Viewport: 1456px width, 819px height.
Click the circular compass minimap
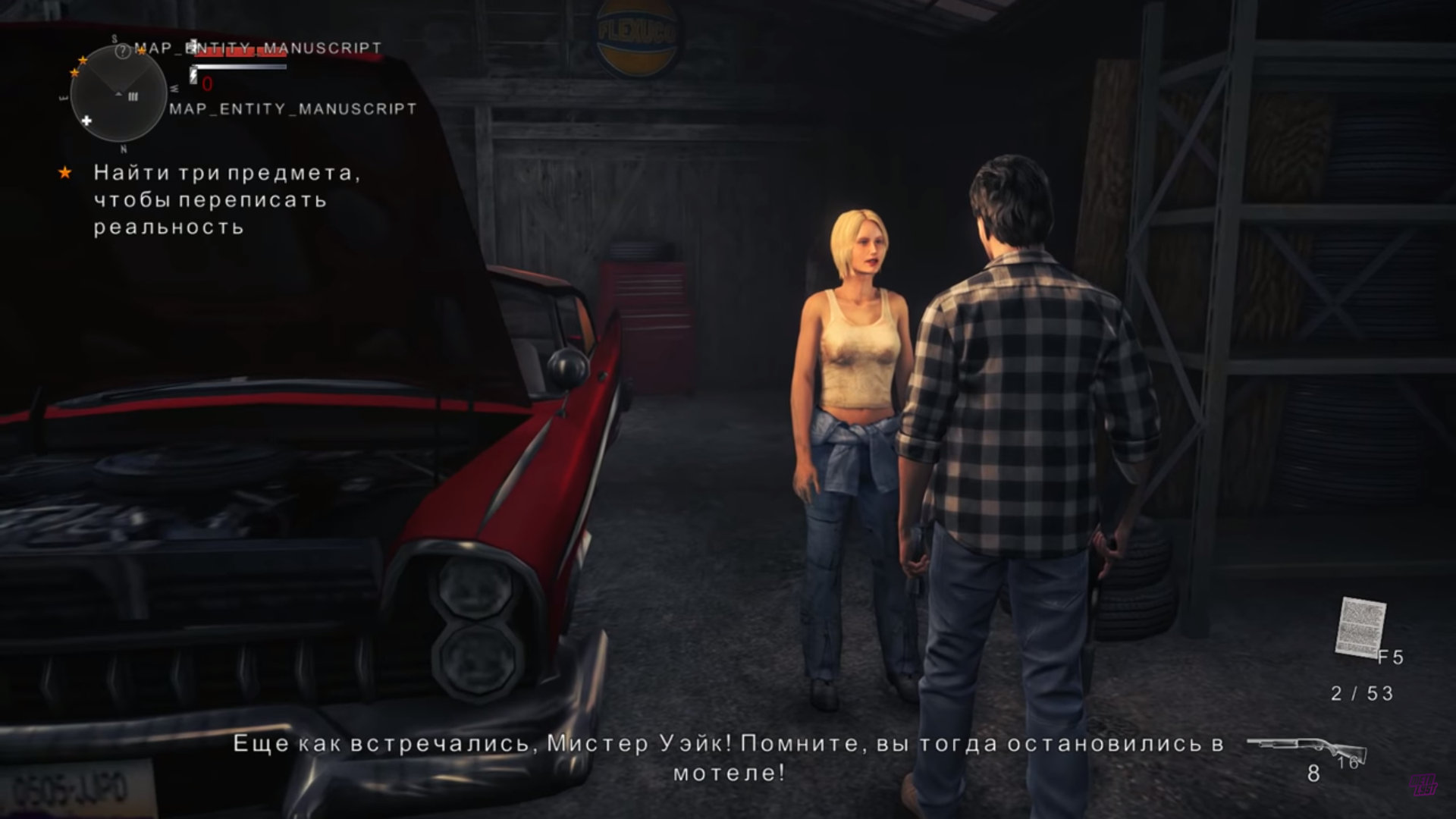(x=118, y=94)
